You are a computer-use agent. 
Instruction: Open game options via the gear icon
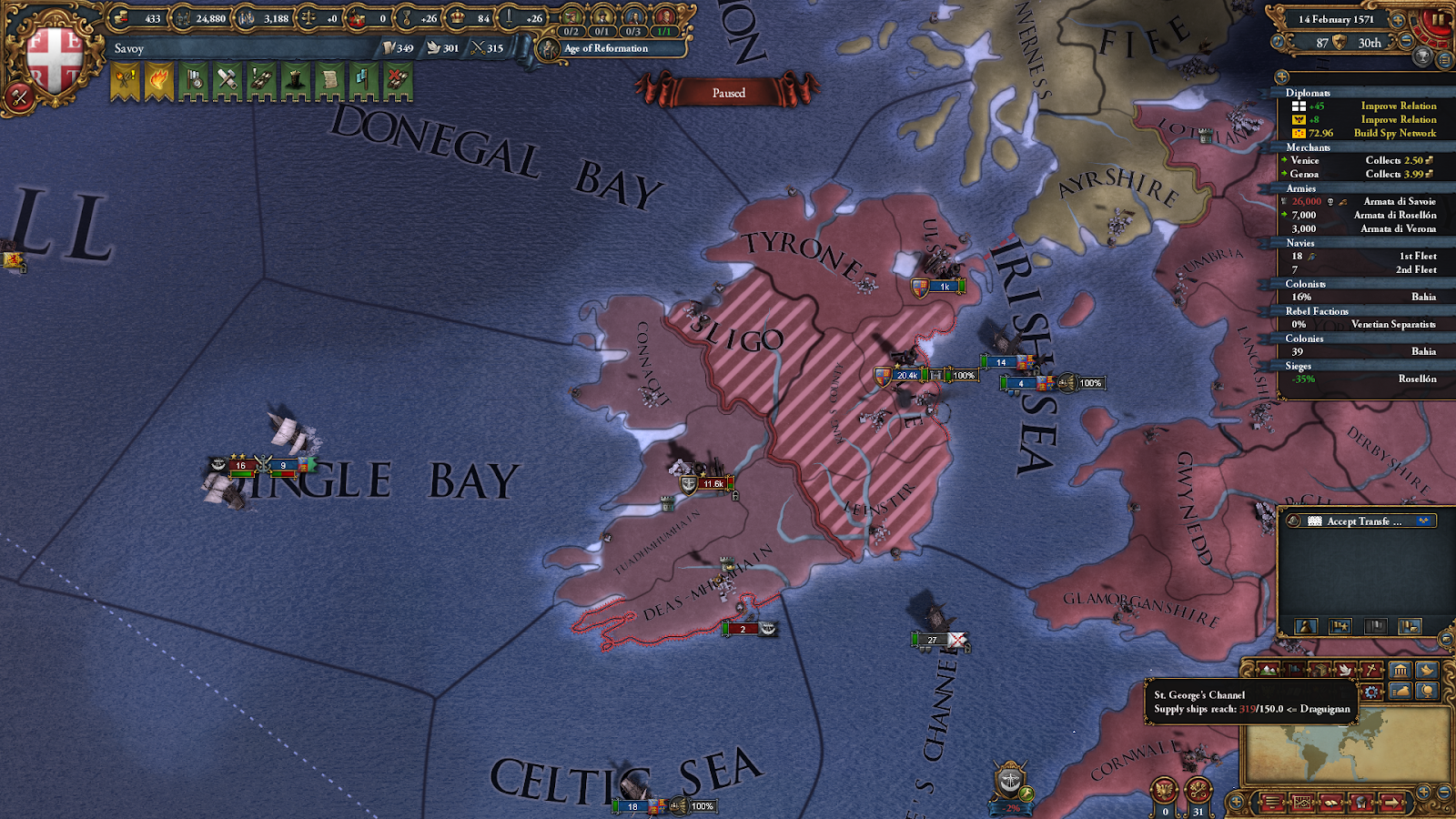[1372, 690]
